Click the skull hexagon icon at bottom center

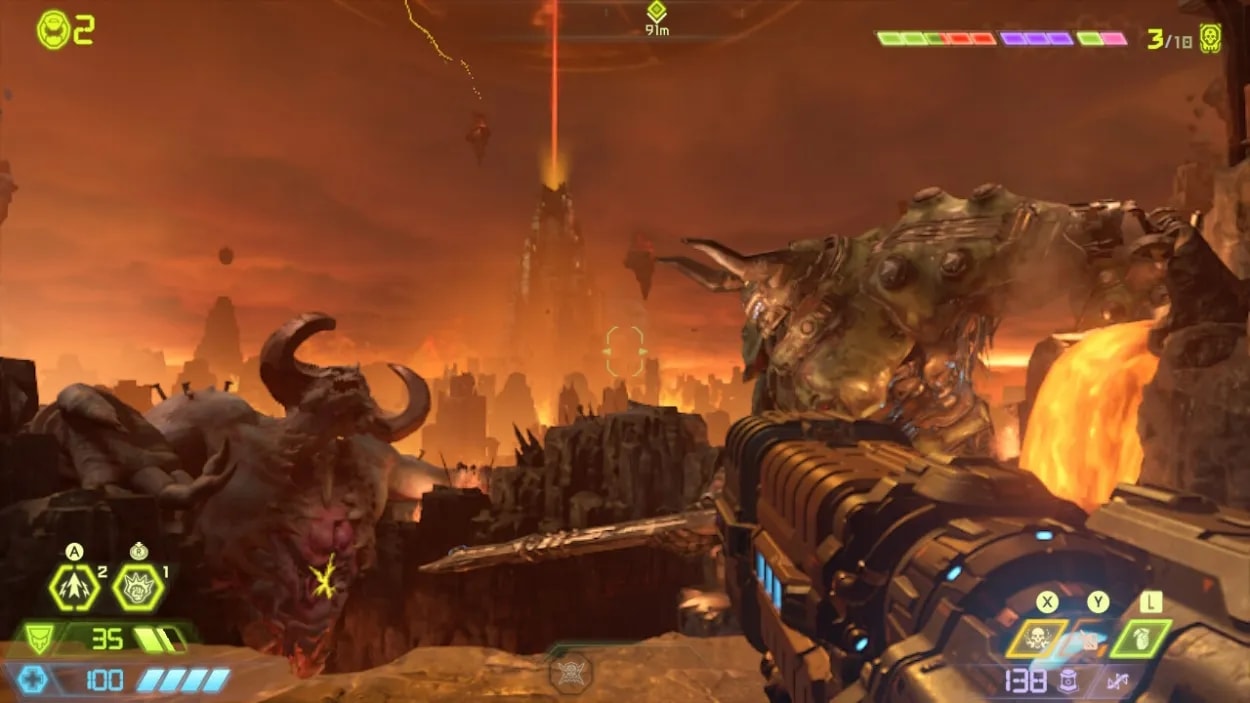point(571,673)
